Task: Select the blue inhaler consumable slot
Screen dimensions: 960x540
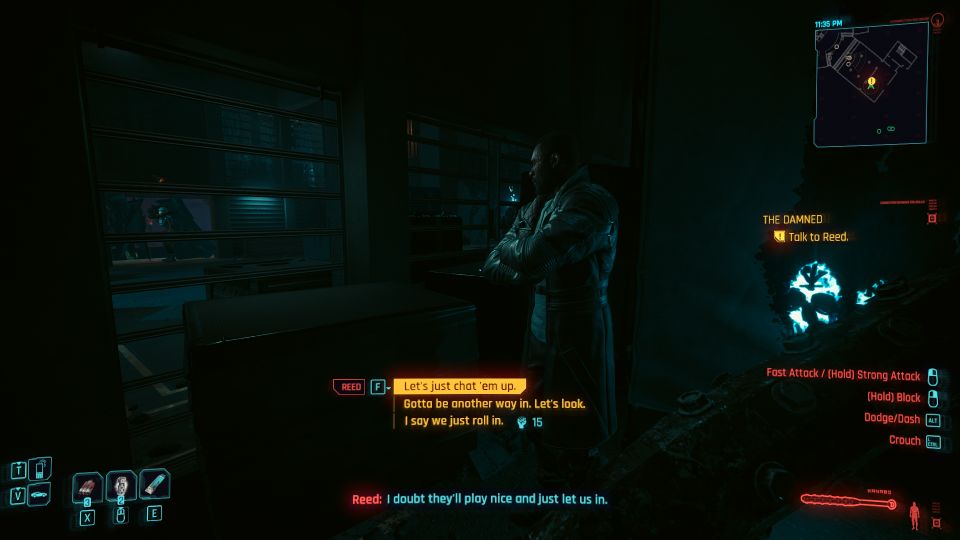Action: [x=154, y=485]
